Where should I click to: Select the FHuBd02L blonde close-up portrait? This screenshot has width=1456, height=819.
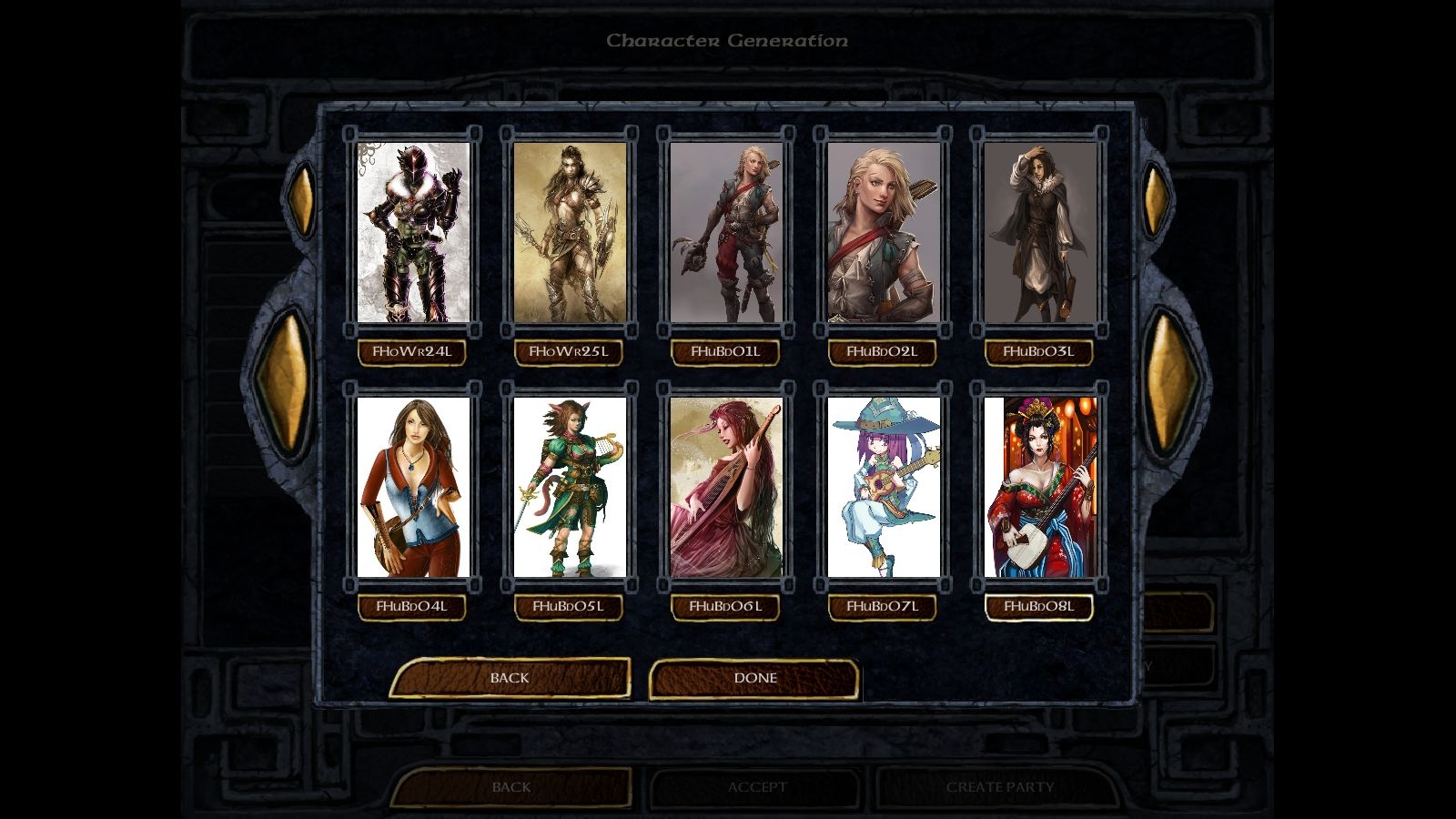(x=883, y=232)
